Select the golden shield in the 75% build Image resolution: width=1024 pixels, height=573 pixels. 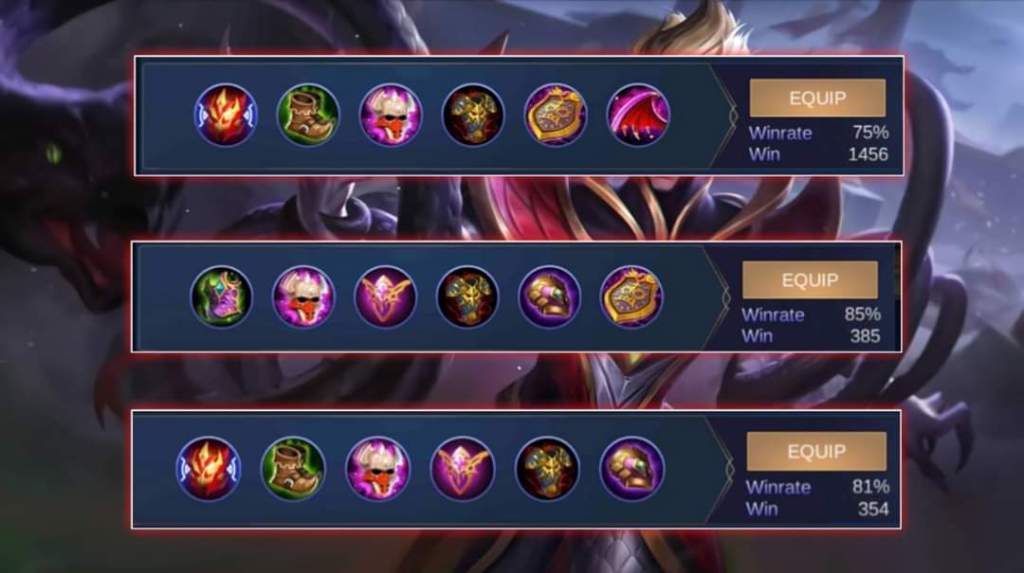point(556,115)
